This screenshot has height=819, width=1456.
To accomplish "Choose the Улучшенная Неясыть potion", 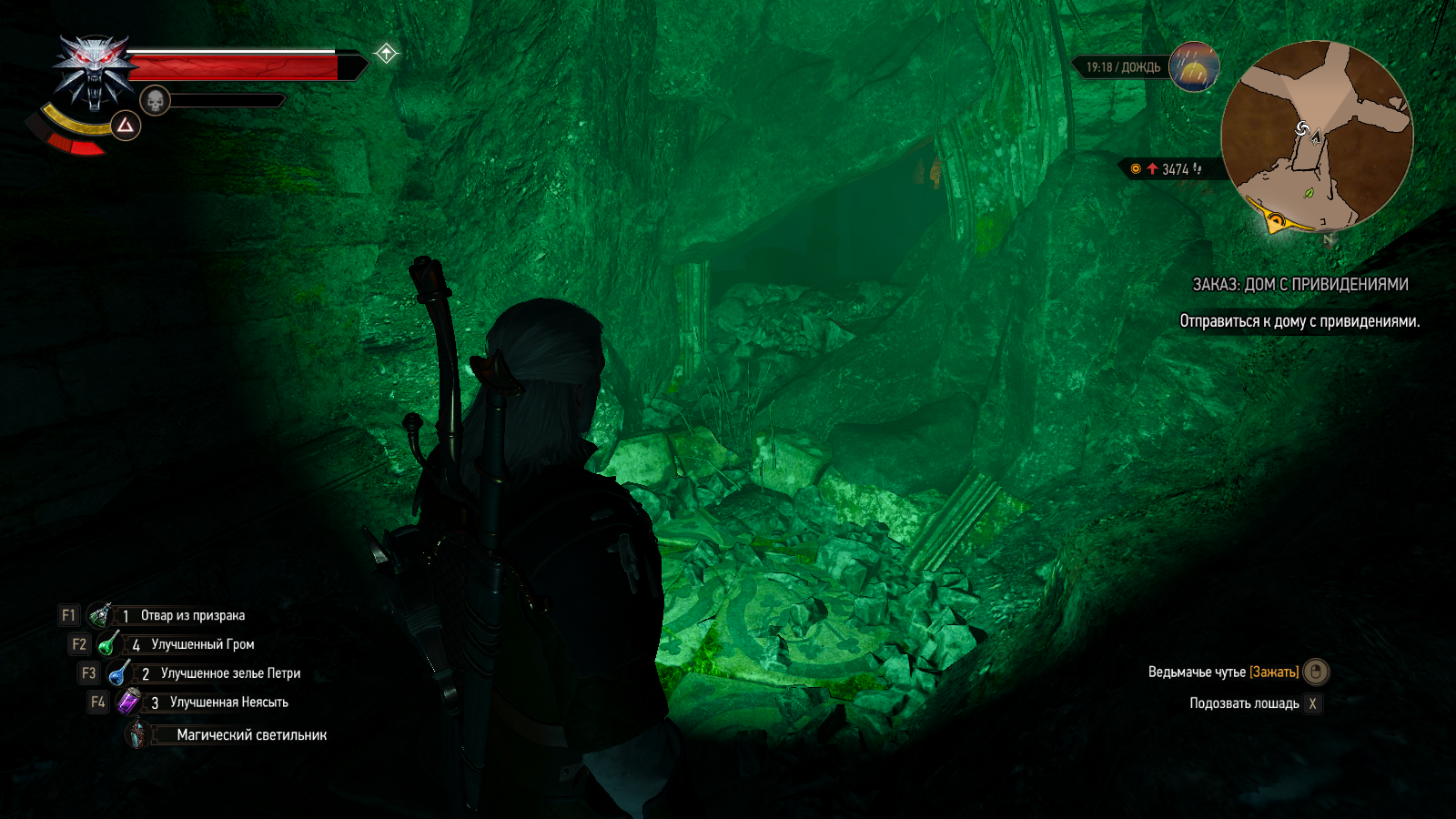I will [x=129, y=703].
